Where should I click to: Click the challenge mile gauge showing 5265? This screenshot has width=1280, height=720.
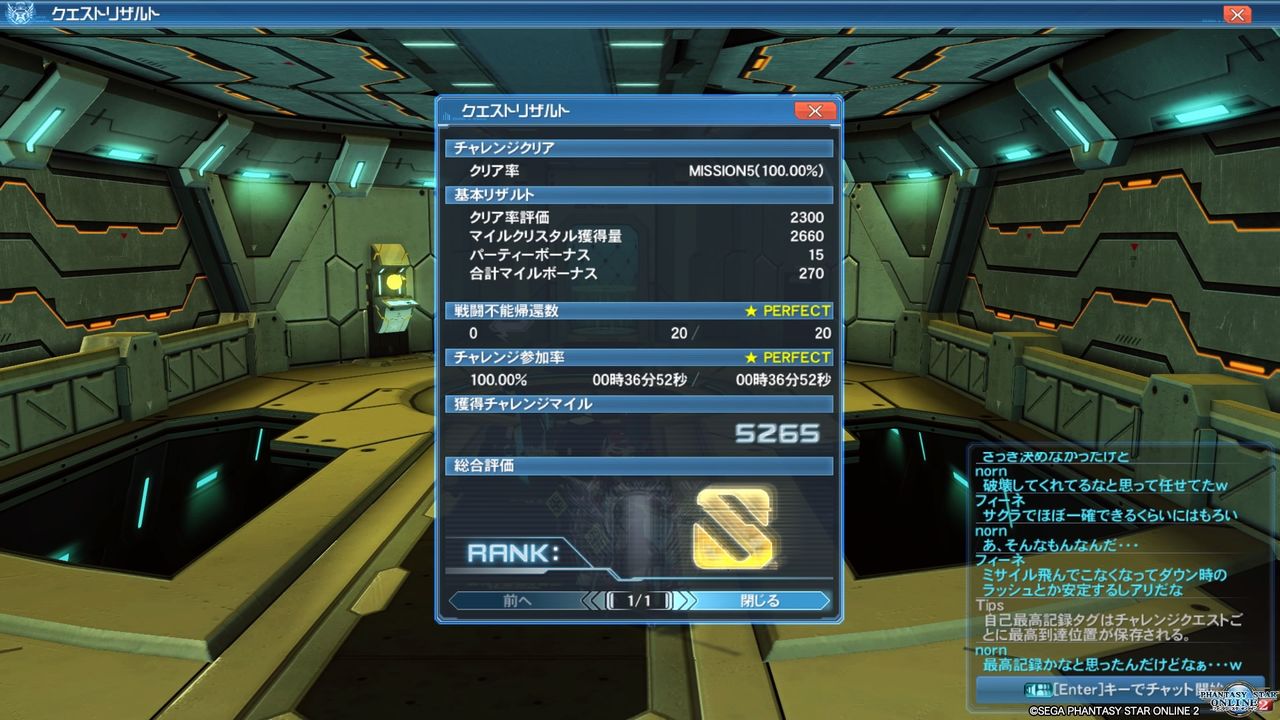pos(640,433)
